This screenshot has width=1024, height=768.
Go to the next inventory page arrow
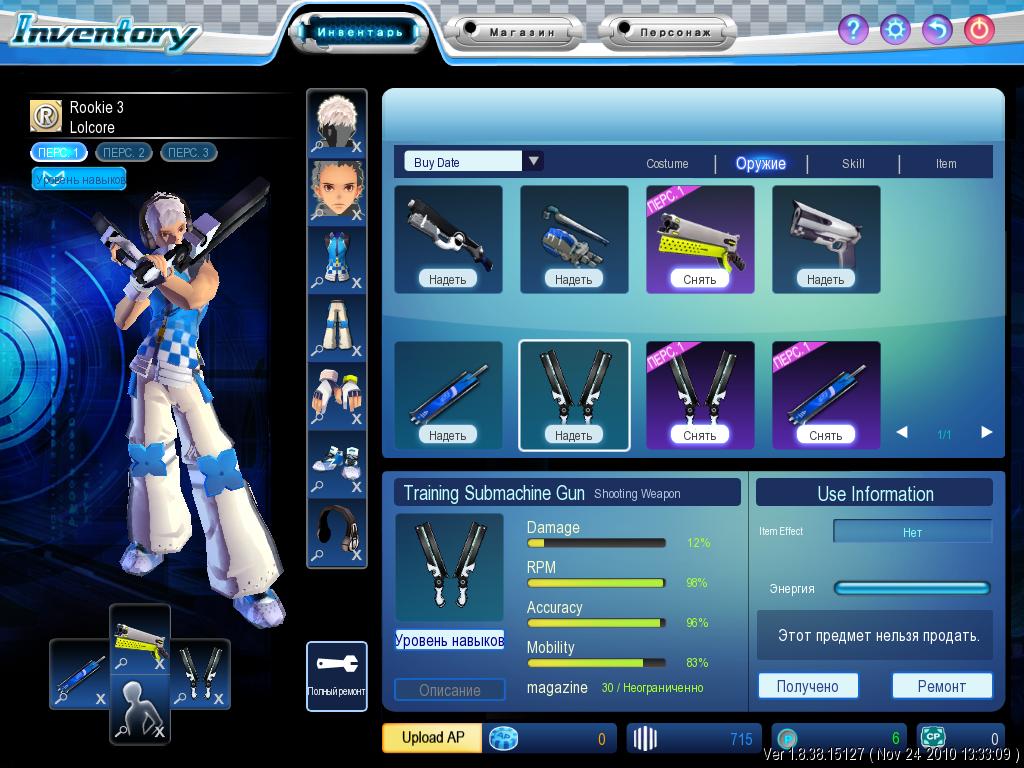tap(987, 432)
